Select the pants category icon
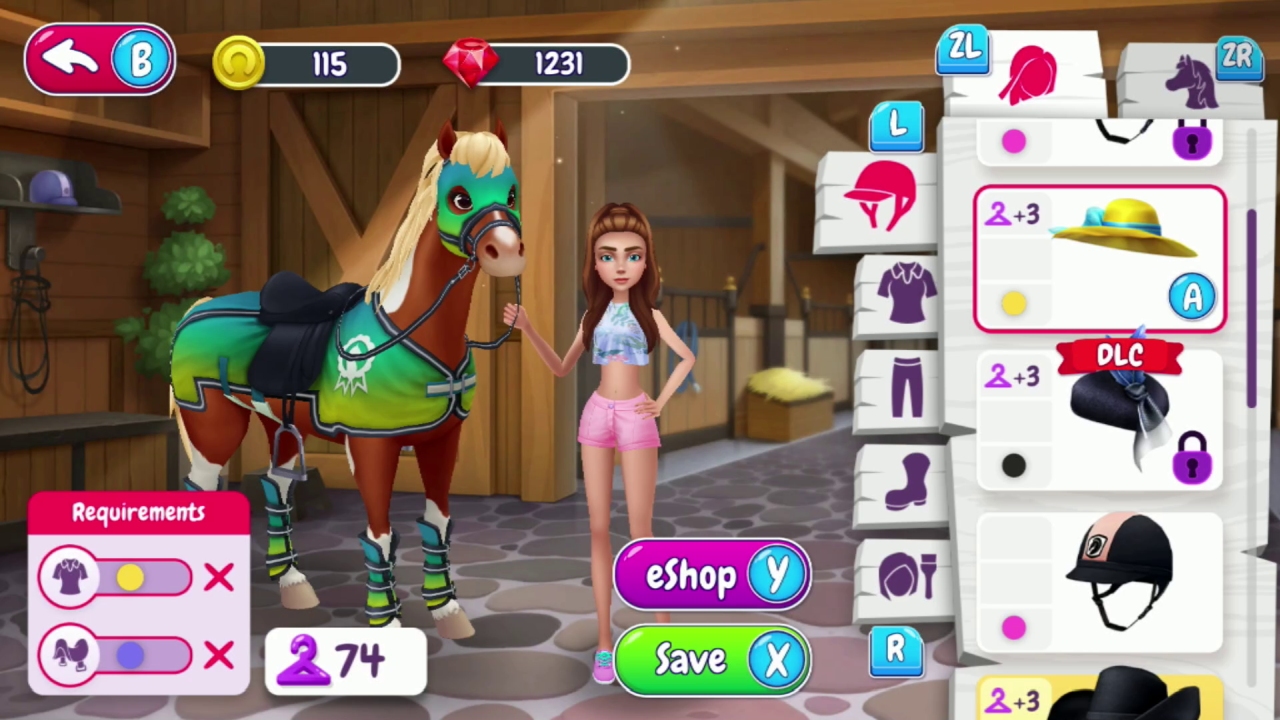 click(x=905, y=385)
